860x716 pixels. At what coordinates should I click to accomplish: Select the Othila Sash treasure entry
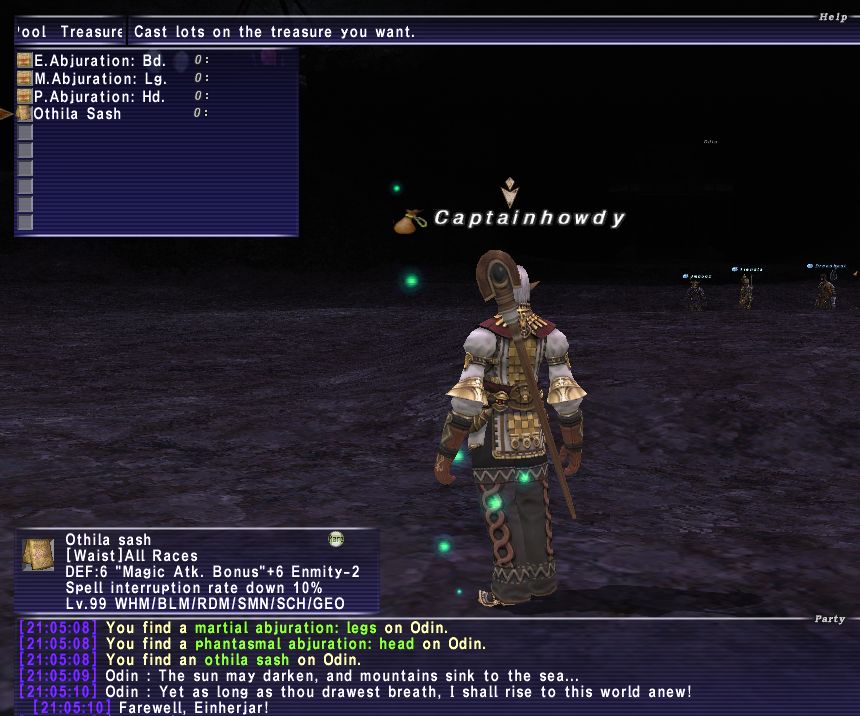tap(77, 114)
